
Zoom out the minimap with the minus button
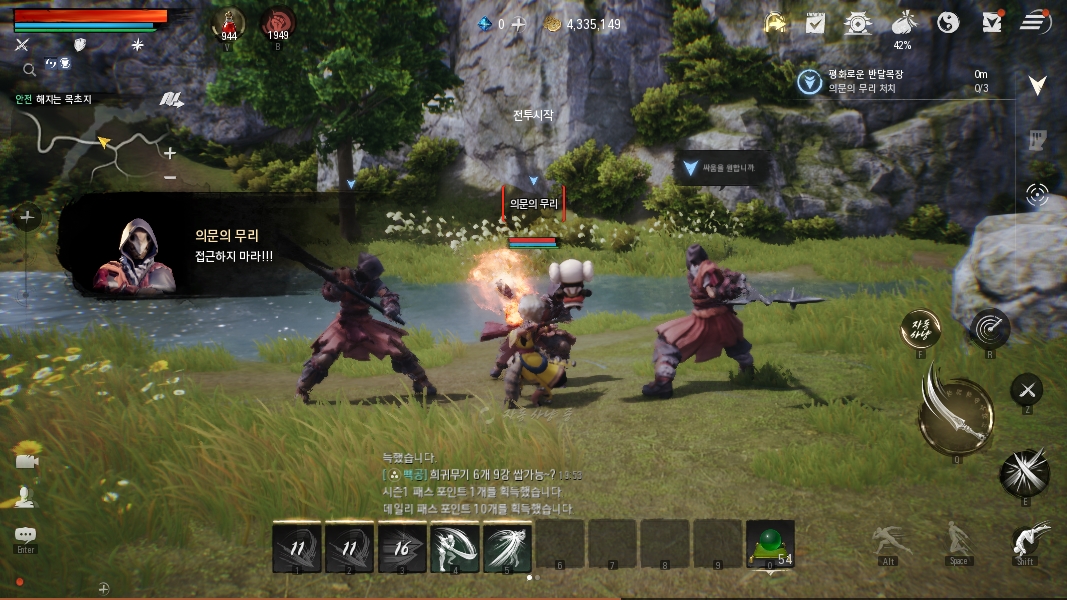pyautogui.click(x=170, y=177)
